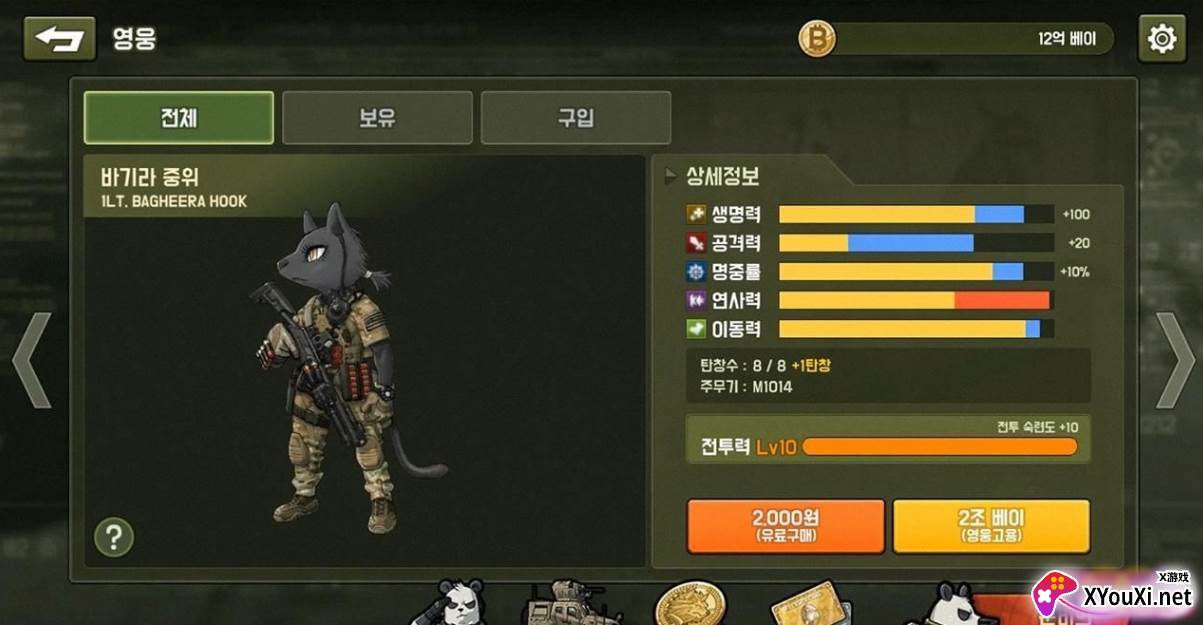
Task: Go back using the arrow button
Action: (59, 39)
